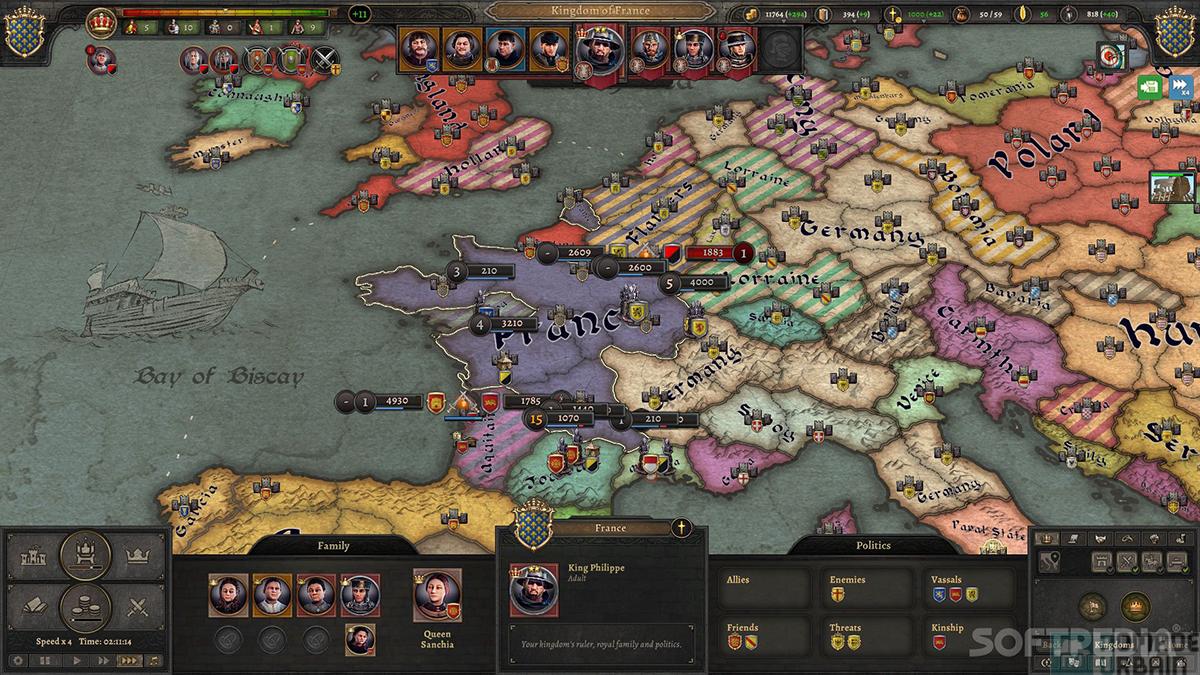Click King Philippe's portrait in France panel
This screenshot has height=675, width=1200.
click(534, 590)
